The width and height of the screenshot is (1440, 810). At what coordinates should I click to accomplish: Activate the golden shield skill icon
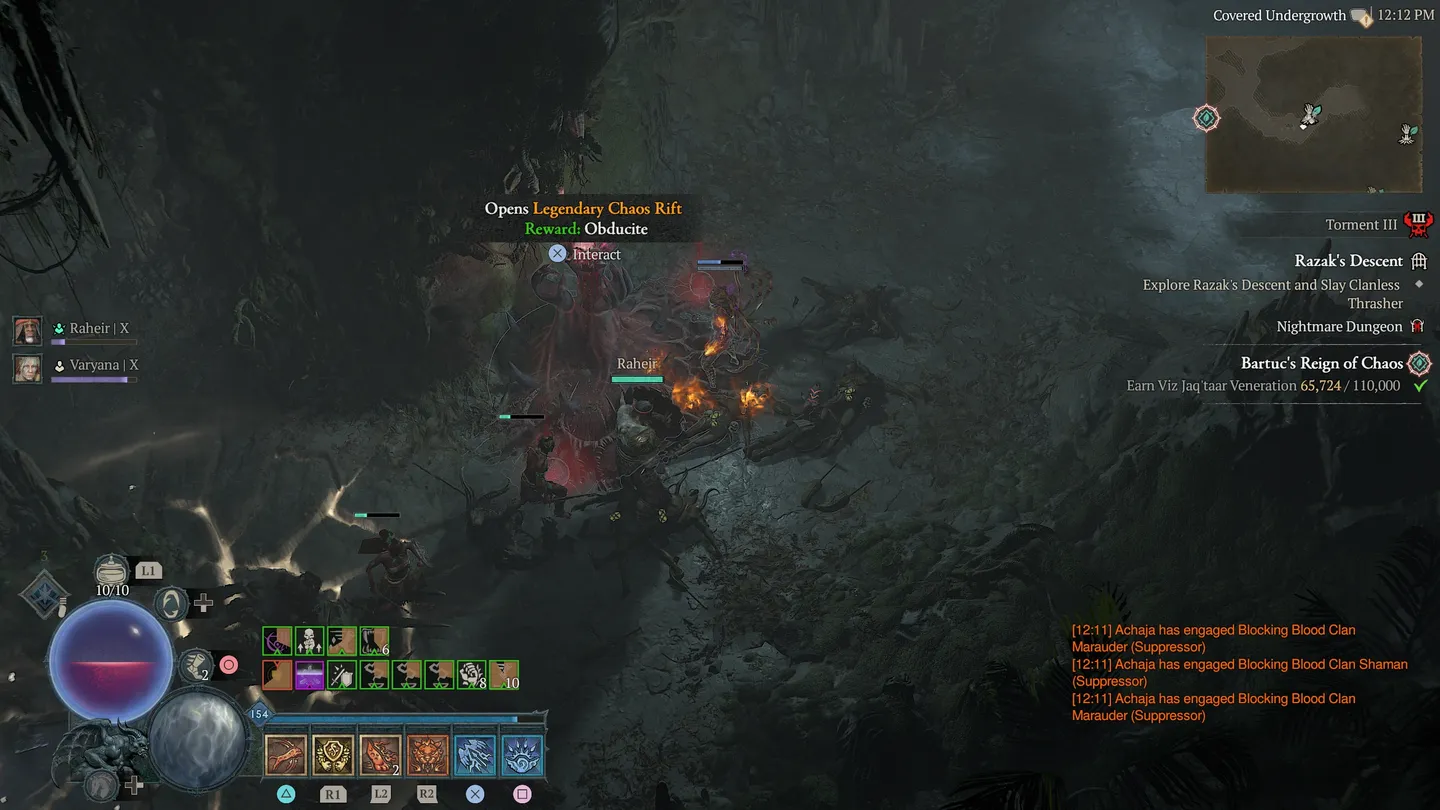tap(333, 756)
